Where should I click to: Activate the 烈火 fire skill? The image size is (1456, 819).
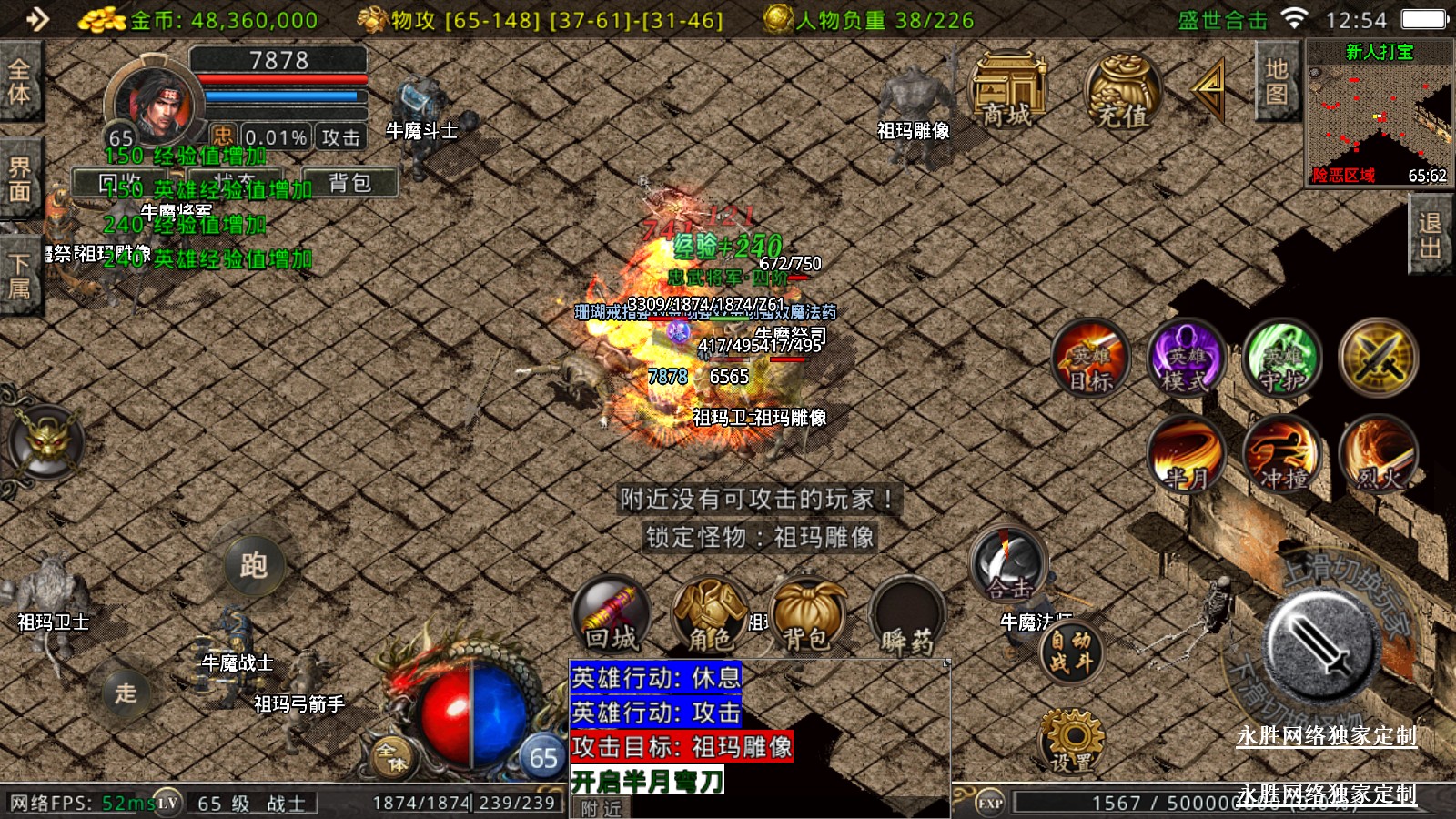click(x=1379, y=454)
